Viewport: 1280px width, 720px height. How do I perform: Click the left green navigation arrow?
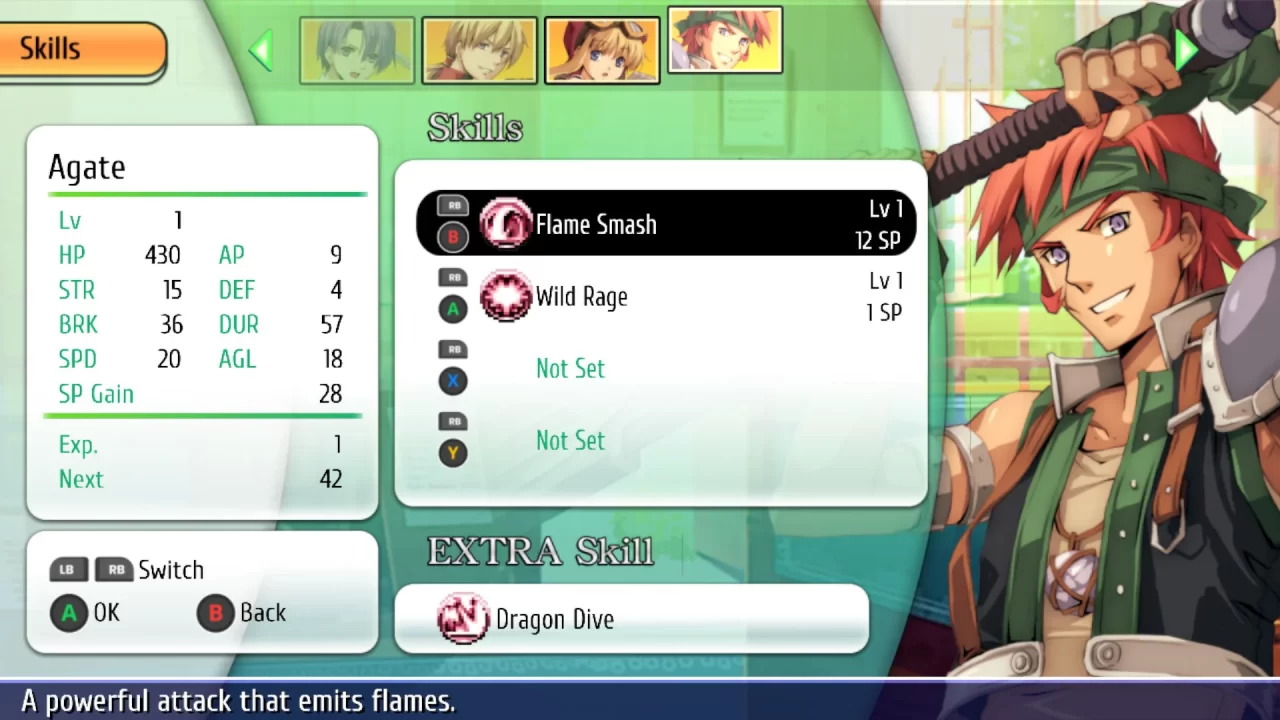[x=261, y=50]
